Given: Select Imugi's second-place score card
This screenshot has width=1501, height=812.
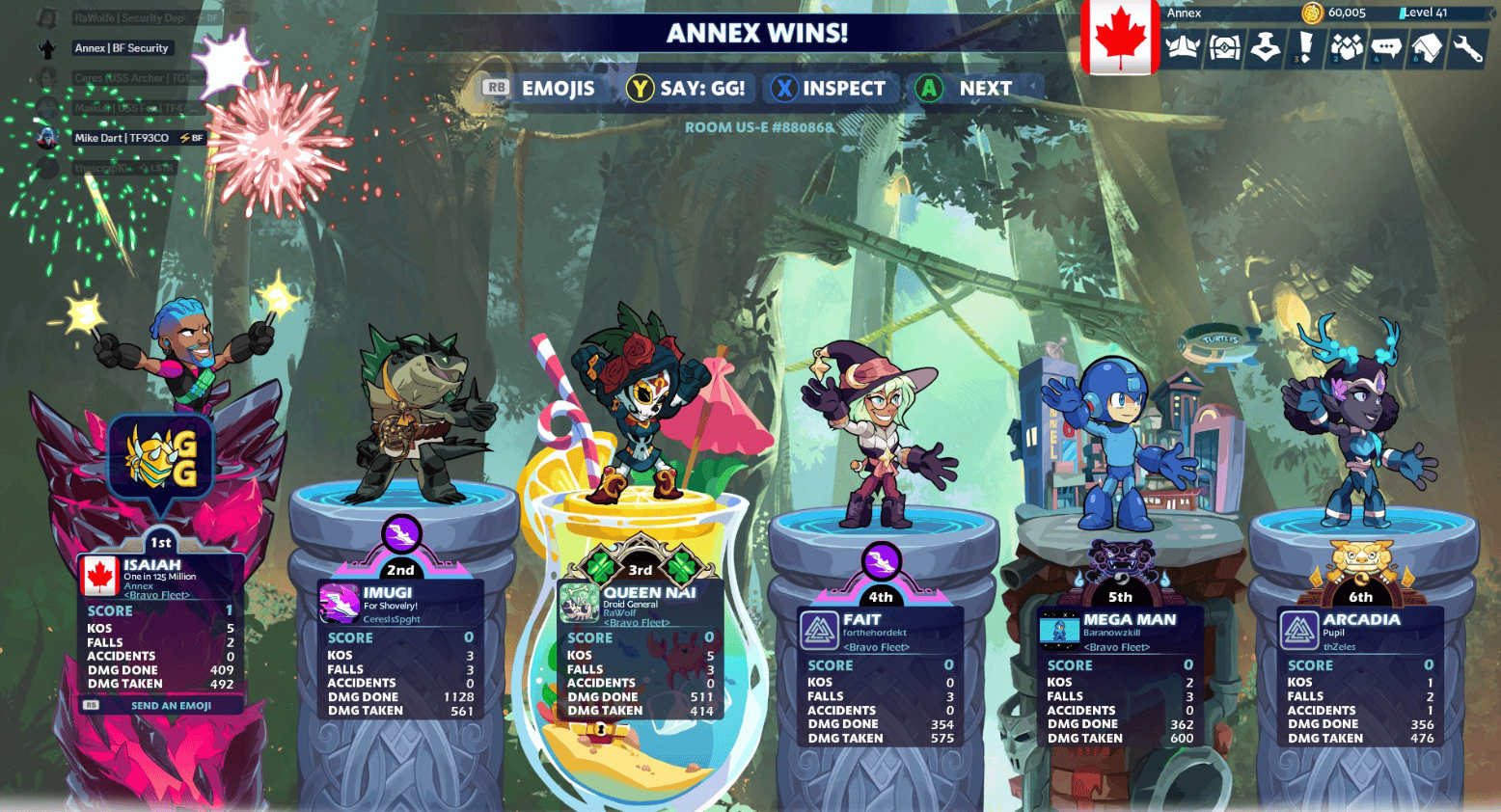Looking at the screenshot, I should click(399, 651).
